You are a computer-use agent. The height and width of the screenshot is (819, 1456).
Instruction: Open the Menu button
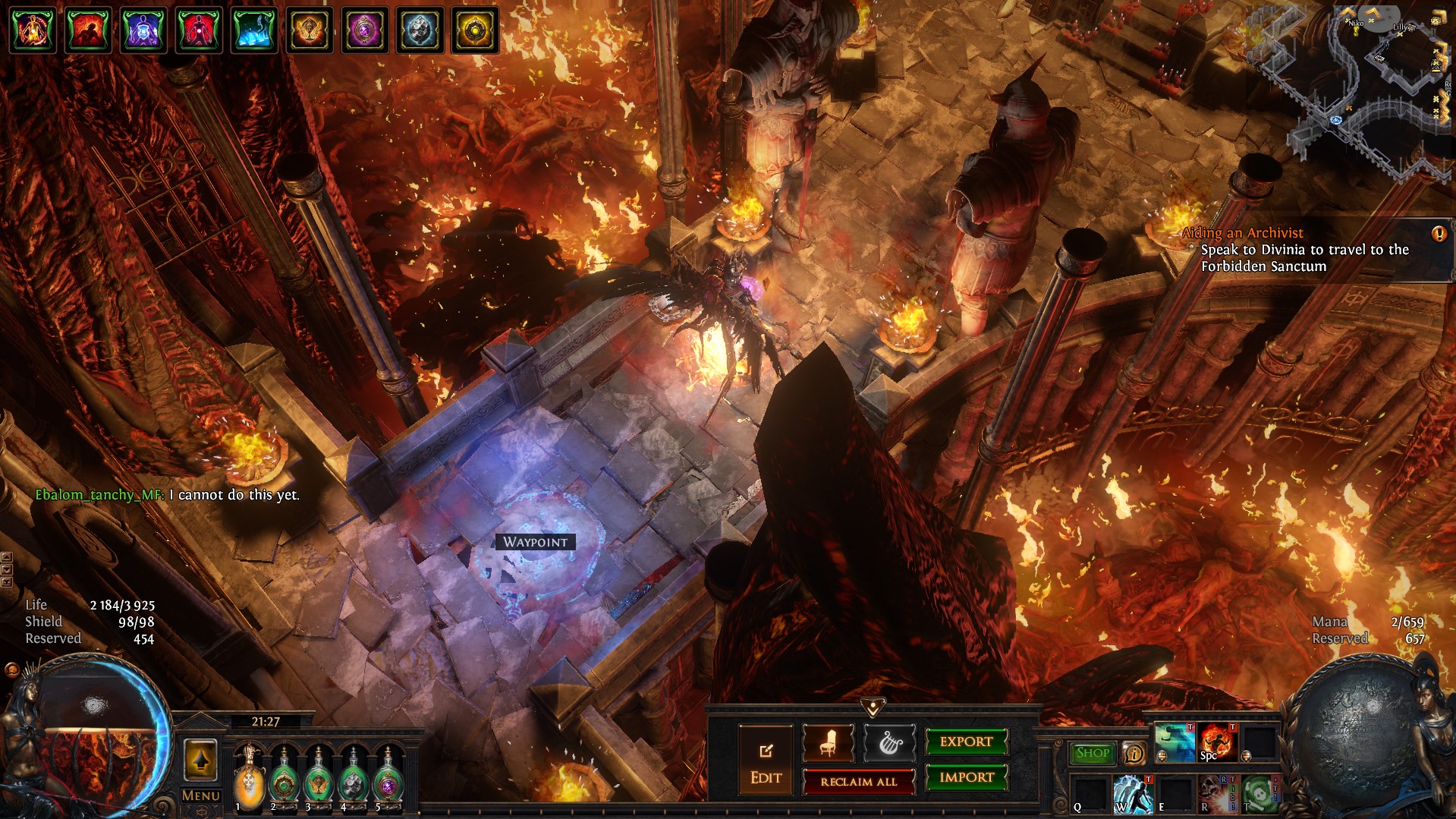pyautogui.click(x=200, y=795)
